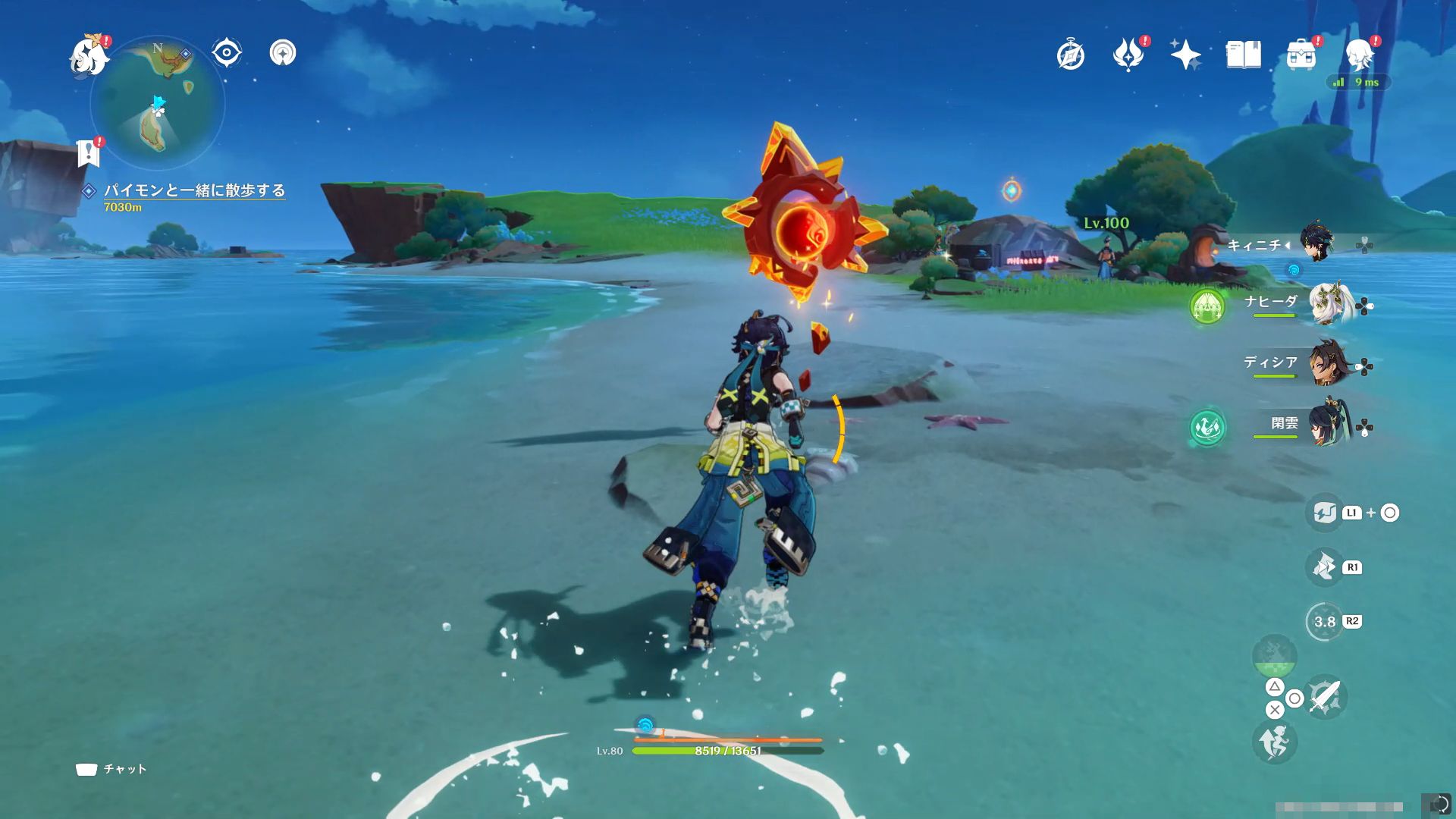The height and width of the screenshot is (819, 1456).
Task: Open the Paimon menu icon
Action: [89, 55]
